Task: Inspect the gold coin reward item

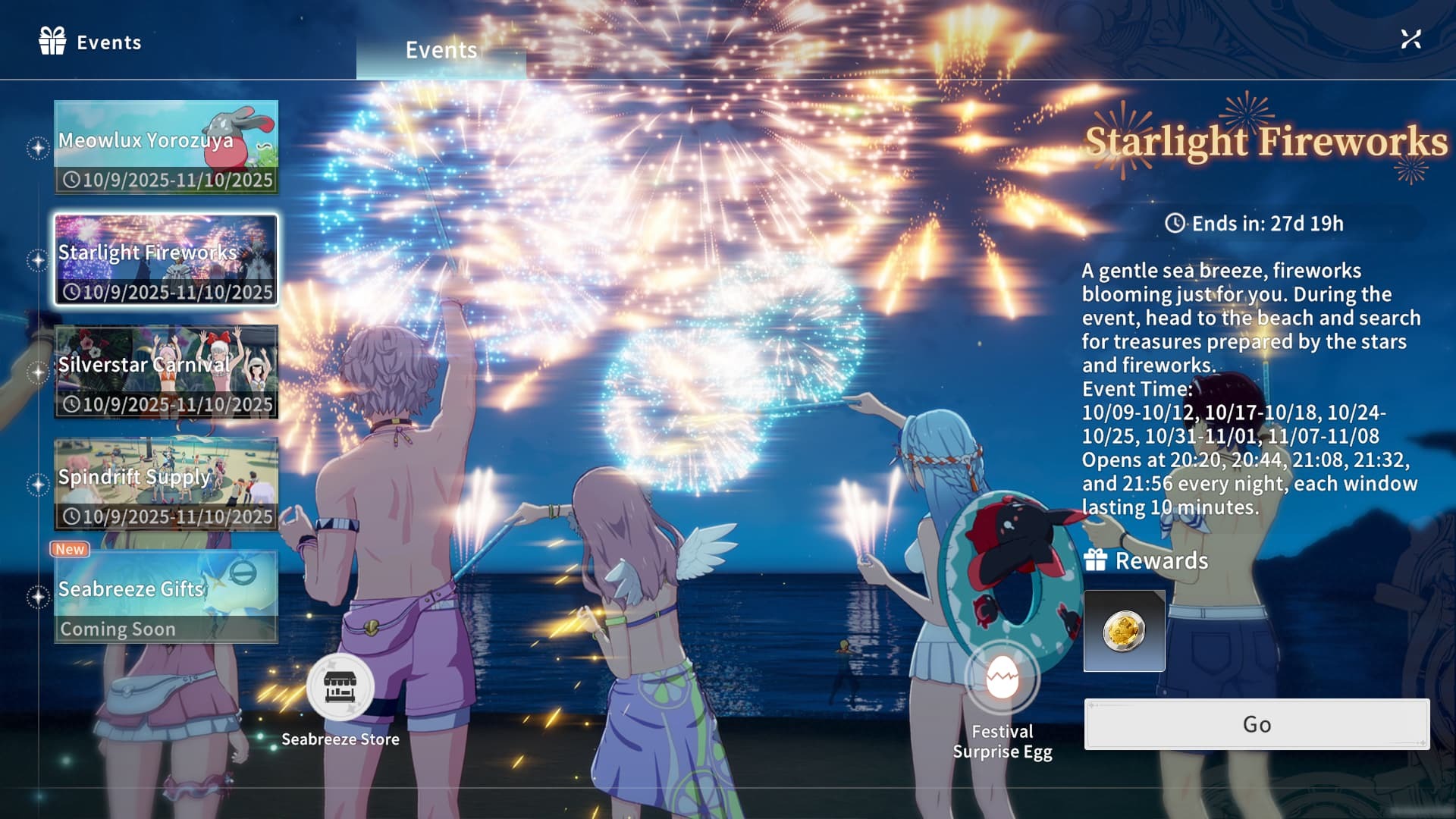Action: (x=1124, y=631)
